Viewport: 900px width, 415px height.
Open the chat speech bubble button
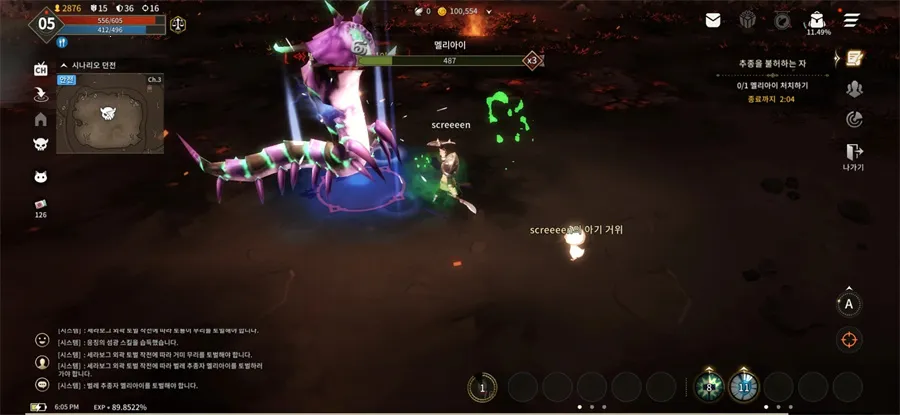(x=42, y=384)
